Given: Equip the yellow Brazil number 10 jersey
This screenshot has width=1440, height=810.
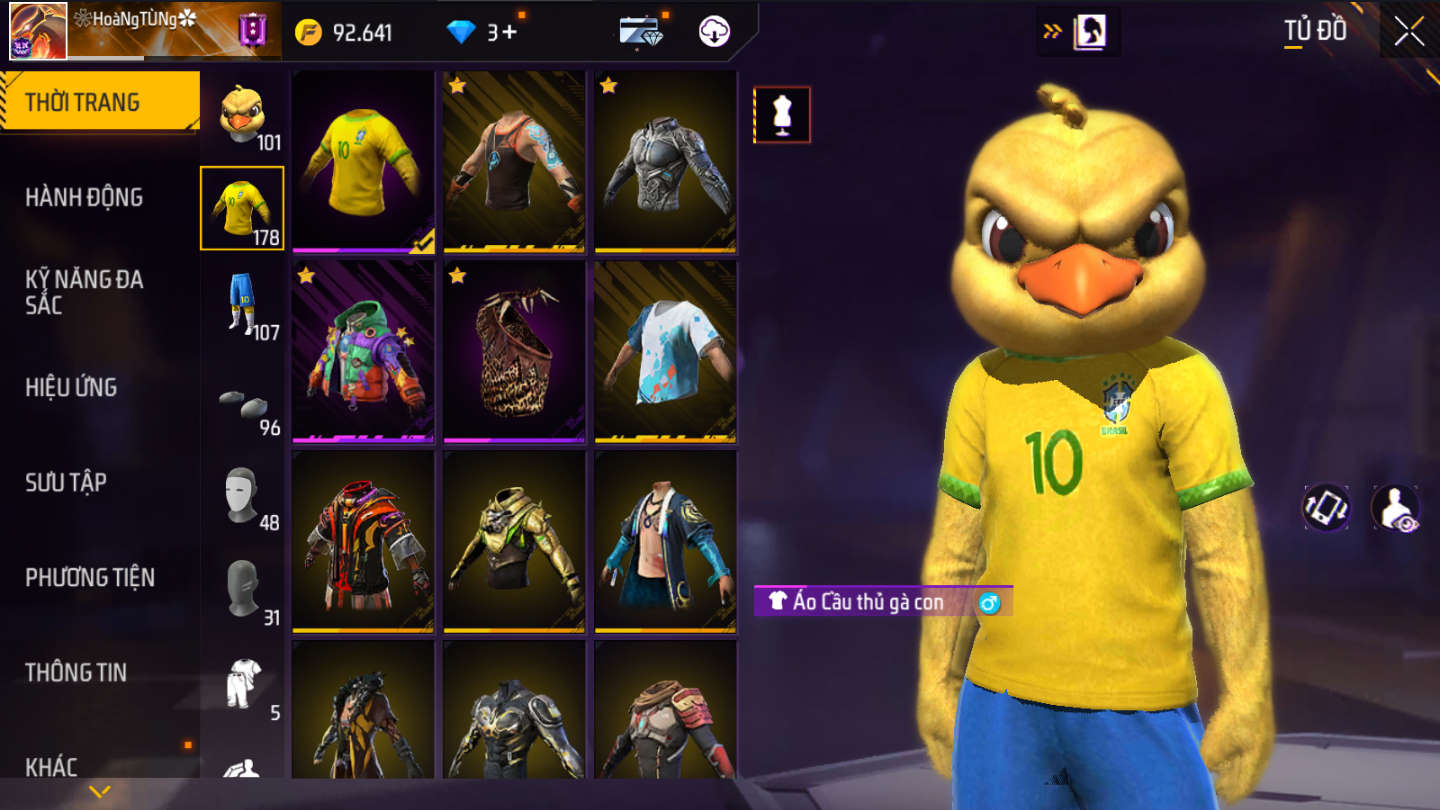Looking at the screenshot, I should [363, 161].
